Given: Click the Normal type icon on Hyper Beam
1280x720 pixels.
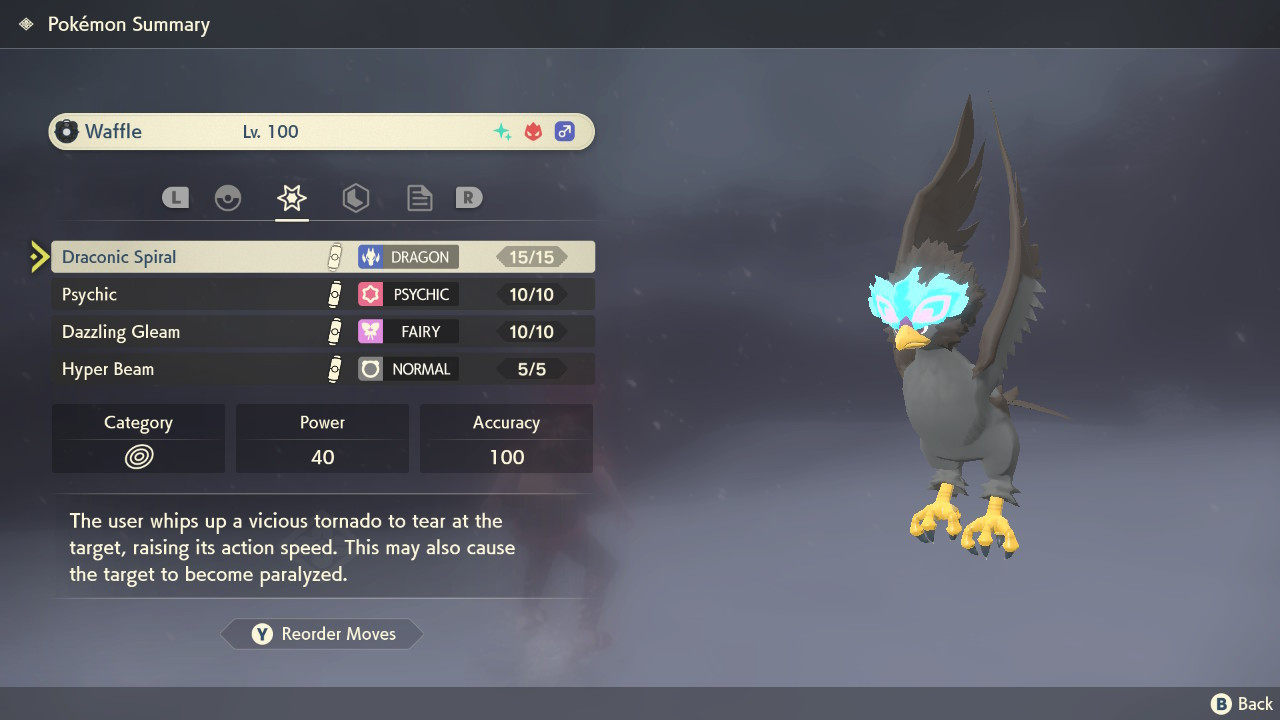Looking at the screenshot, I should (x=369, y=368).
